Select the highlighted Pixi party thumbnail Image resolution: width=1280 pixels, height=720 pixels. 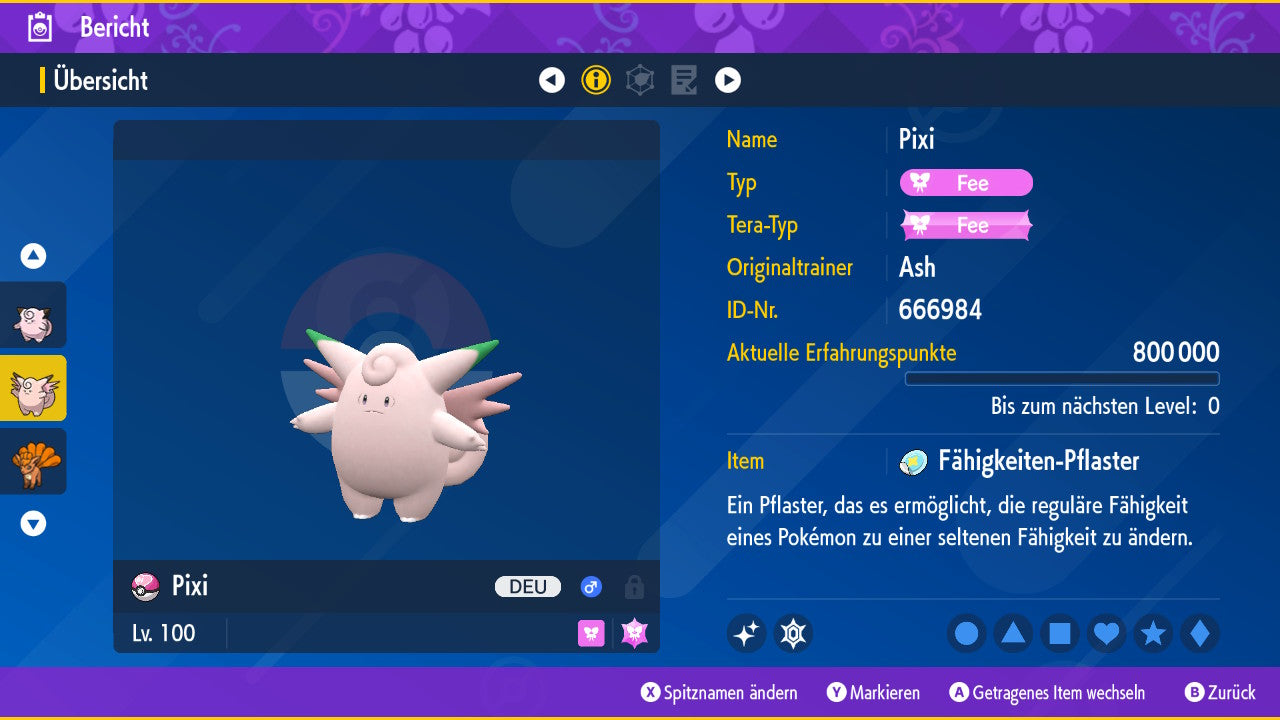tap(34, 388)
